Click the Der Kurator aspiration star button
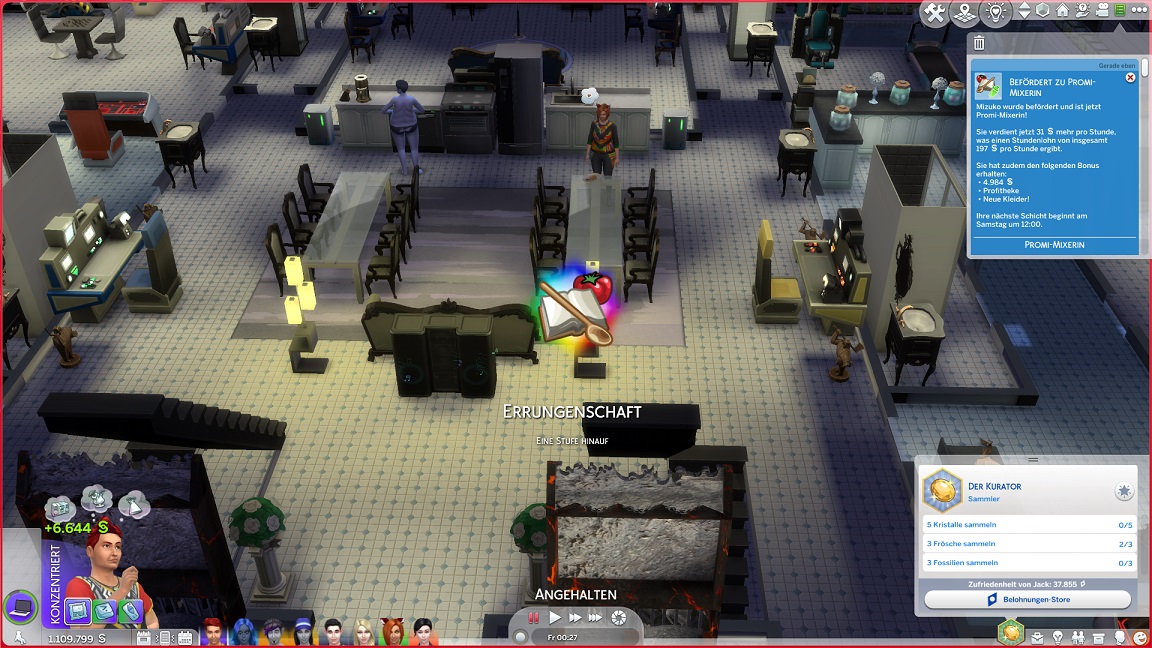This screenshot has height=648, width=1152. coord(1124,491)
